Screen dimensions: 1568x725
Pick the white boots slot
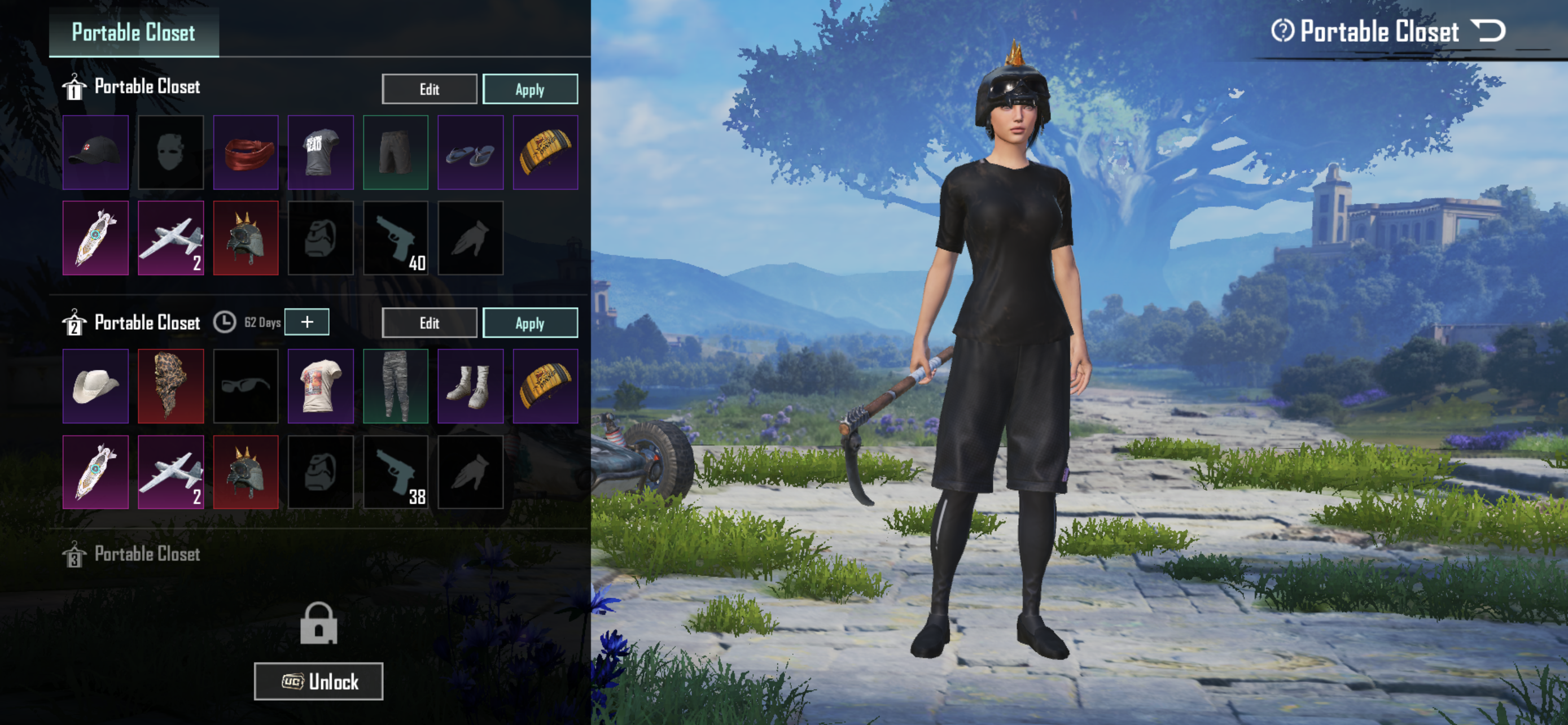tap(471, 386)
